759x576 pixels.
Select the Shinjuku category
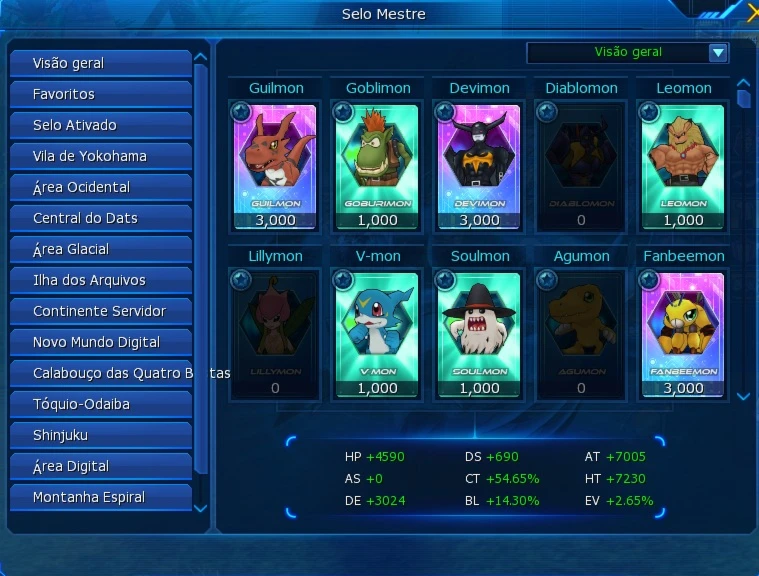(x=100, y=435)
